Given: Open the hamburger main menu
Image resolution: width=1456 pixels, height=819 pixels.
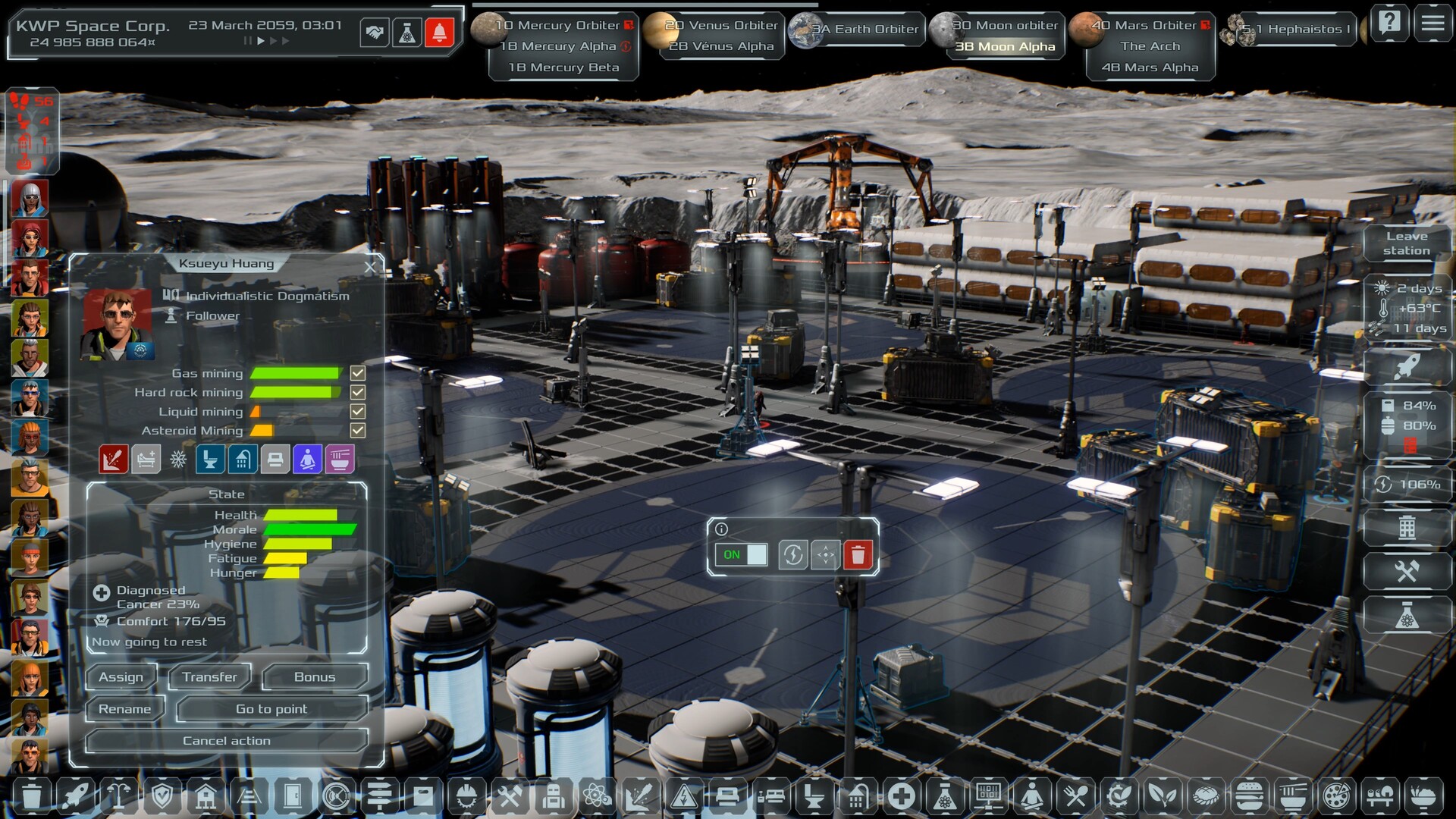Looking at the screenshot, I should [1432, 24].
